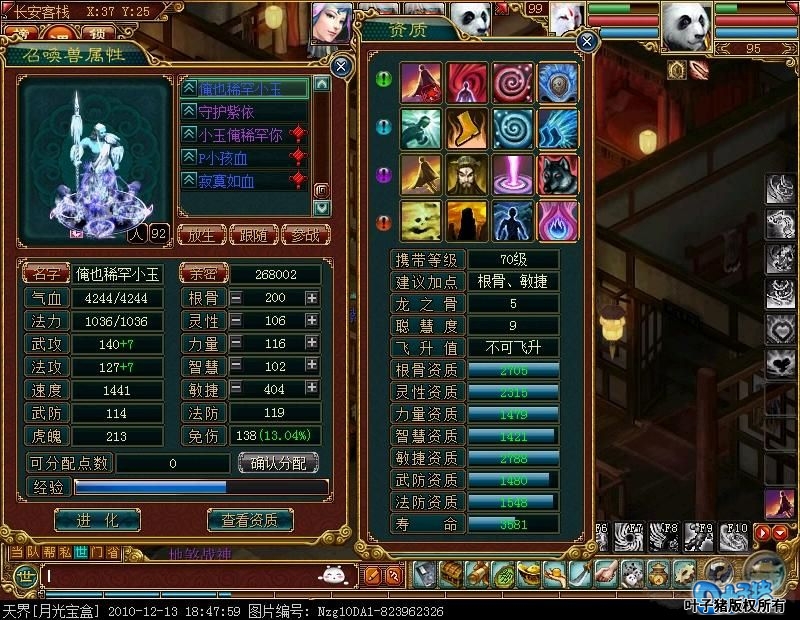
Task: Rename pet using the 名字 button
Action: point(48,274)
